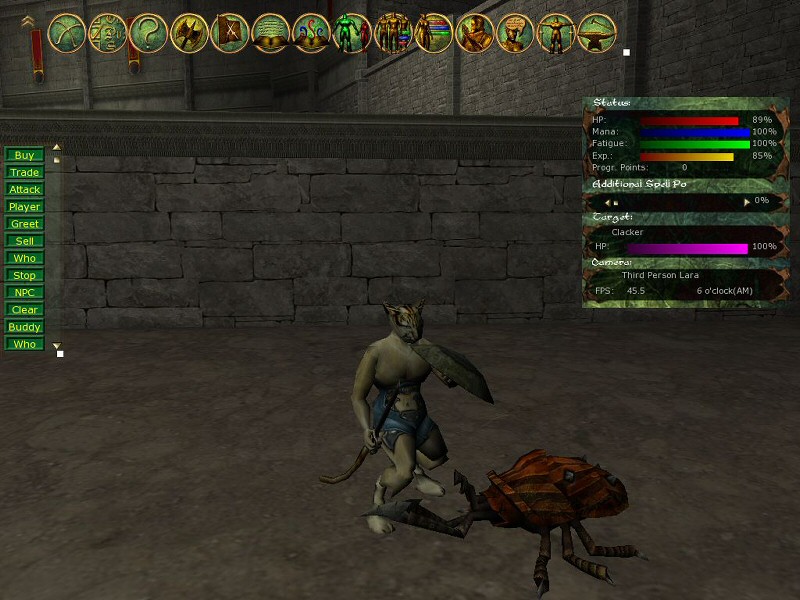Open the colored bars stats icon
The height and width of the screenshot is (600, 800).
click(x=433, y=33)
